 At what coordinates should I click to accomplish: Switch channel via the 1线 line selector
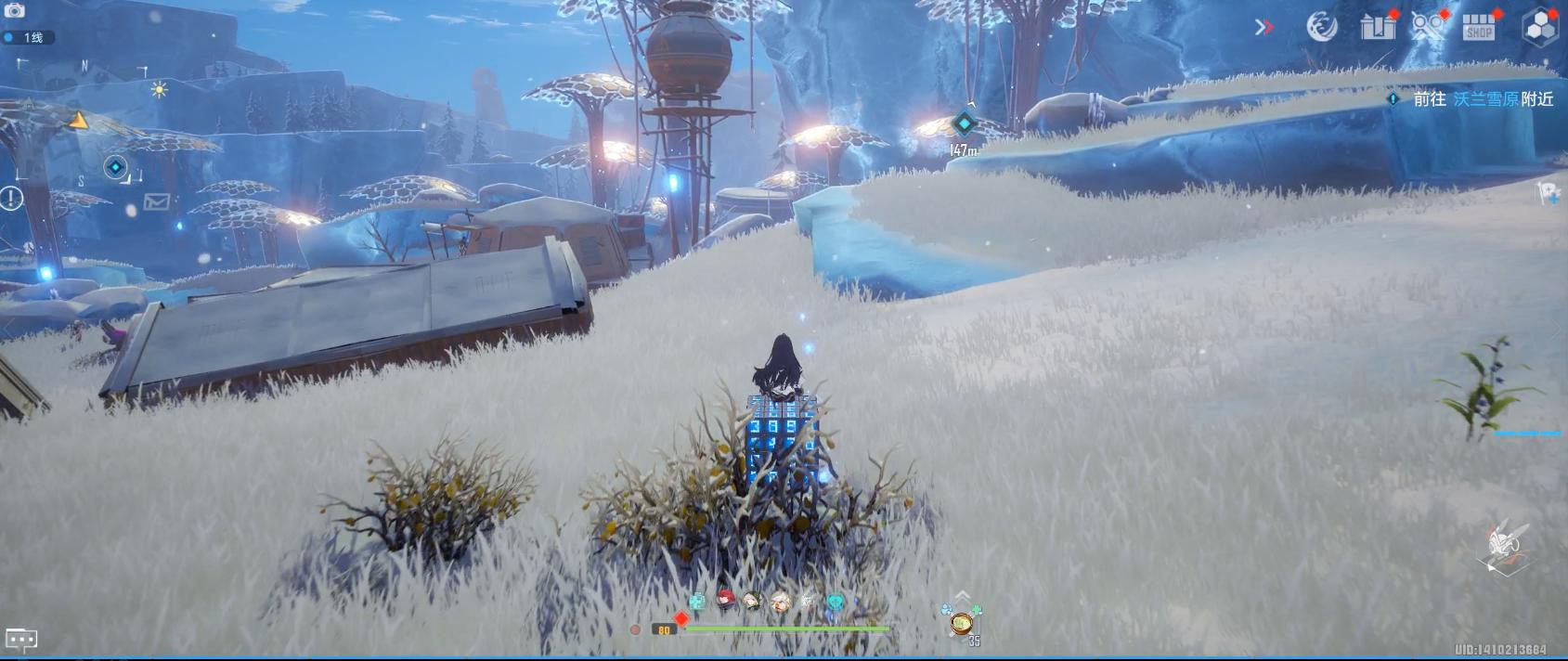tap(28, 37)
